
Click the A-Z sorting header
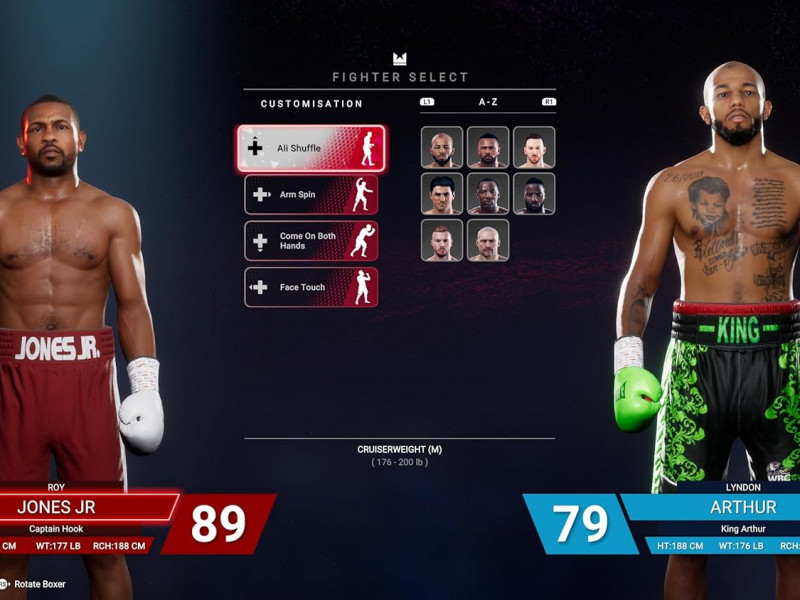tap(488, 103)
